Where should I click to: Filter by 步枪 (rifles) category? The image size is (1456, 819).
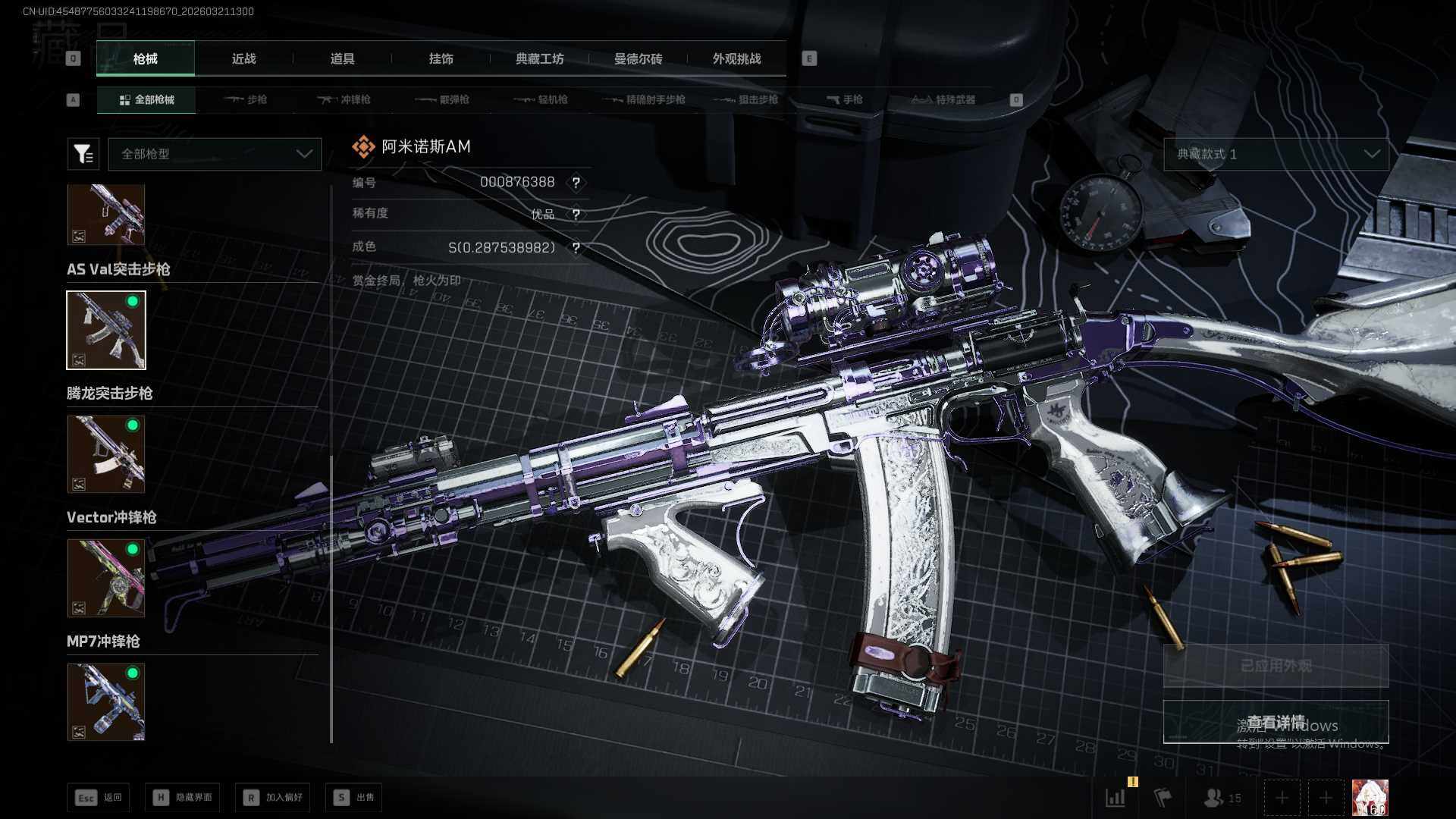tap(246, 99)
